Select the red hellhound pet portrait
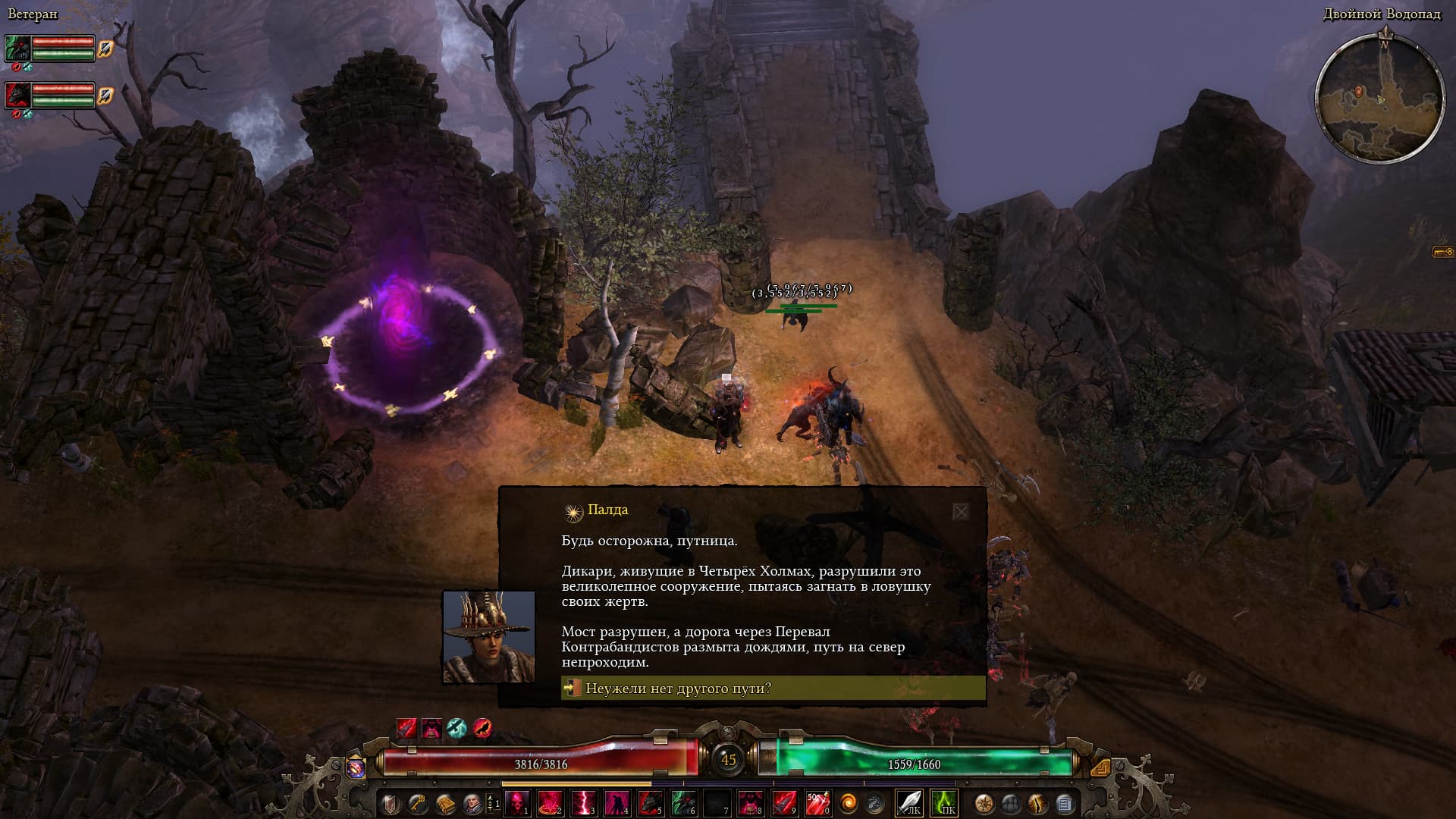1456x819 pixels. tap(17, 96)
